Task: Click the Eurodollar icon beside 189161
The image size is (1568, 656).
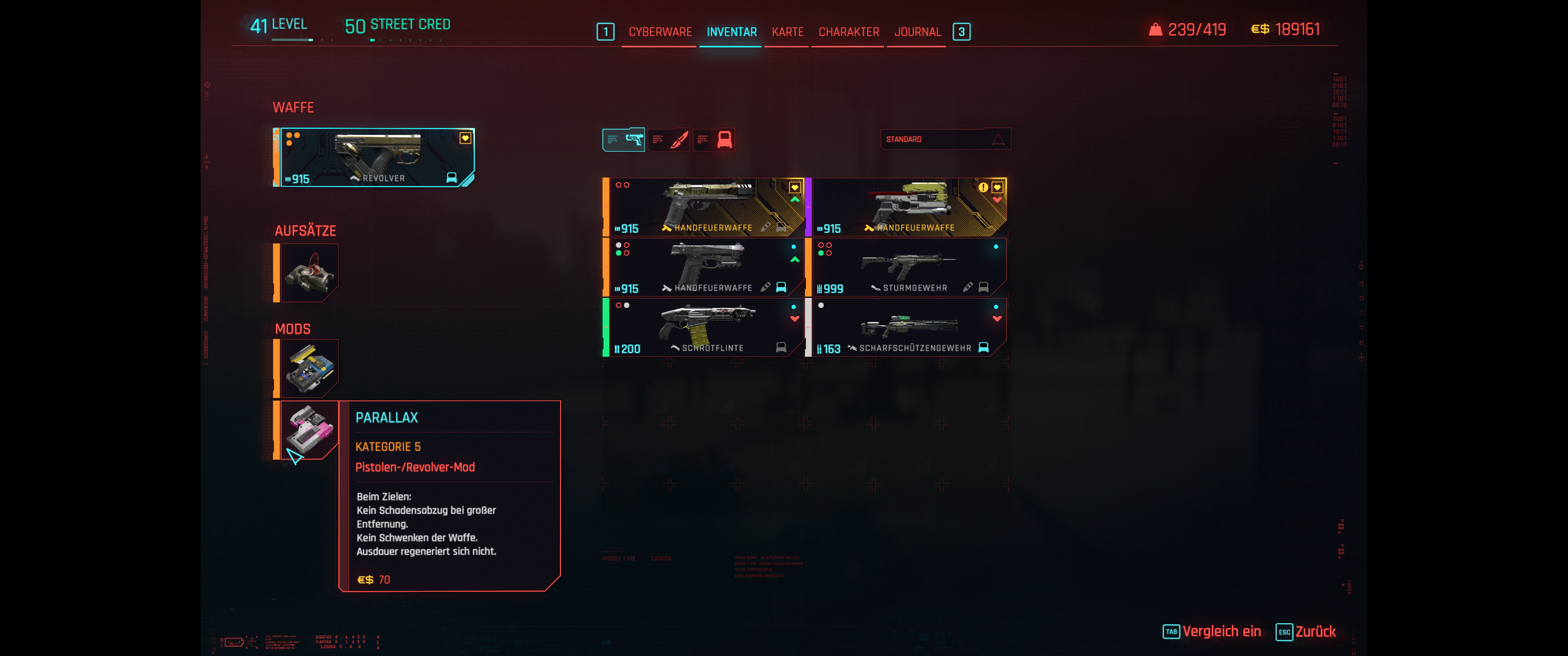Action: pyautogui.click(x=1258, y=28)
